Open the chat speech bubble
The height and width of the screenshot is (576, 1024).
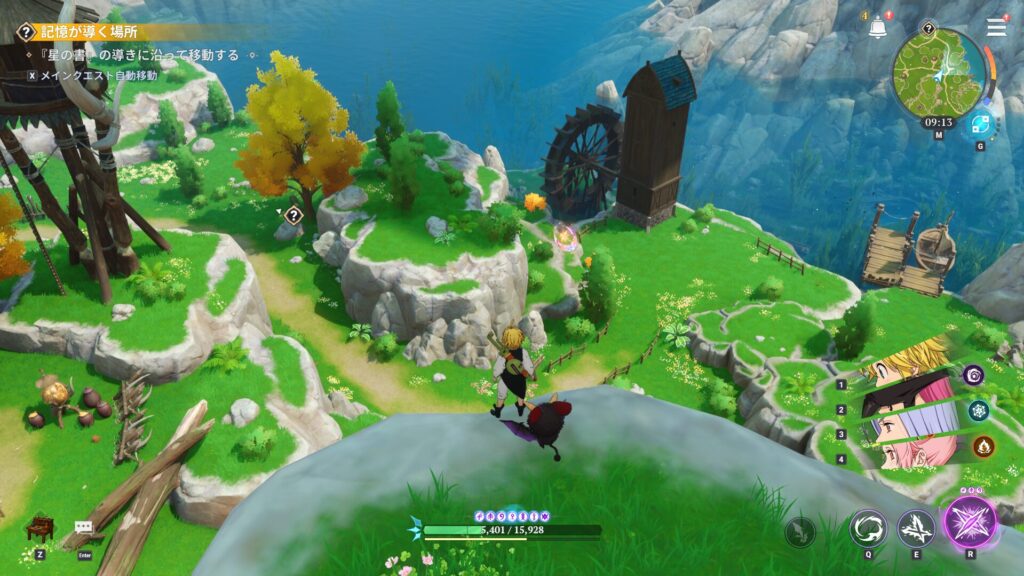point(83,526)
